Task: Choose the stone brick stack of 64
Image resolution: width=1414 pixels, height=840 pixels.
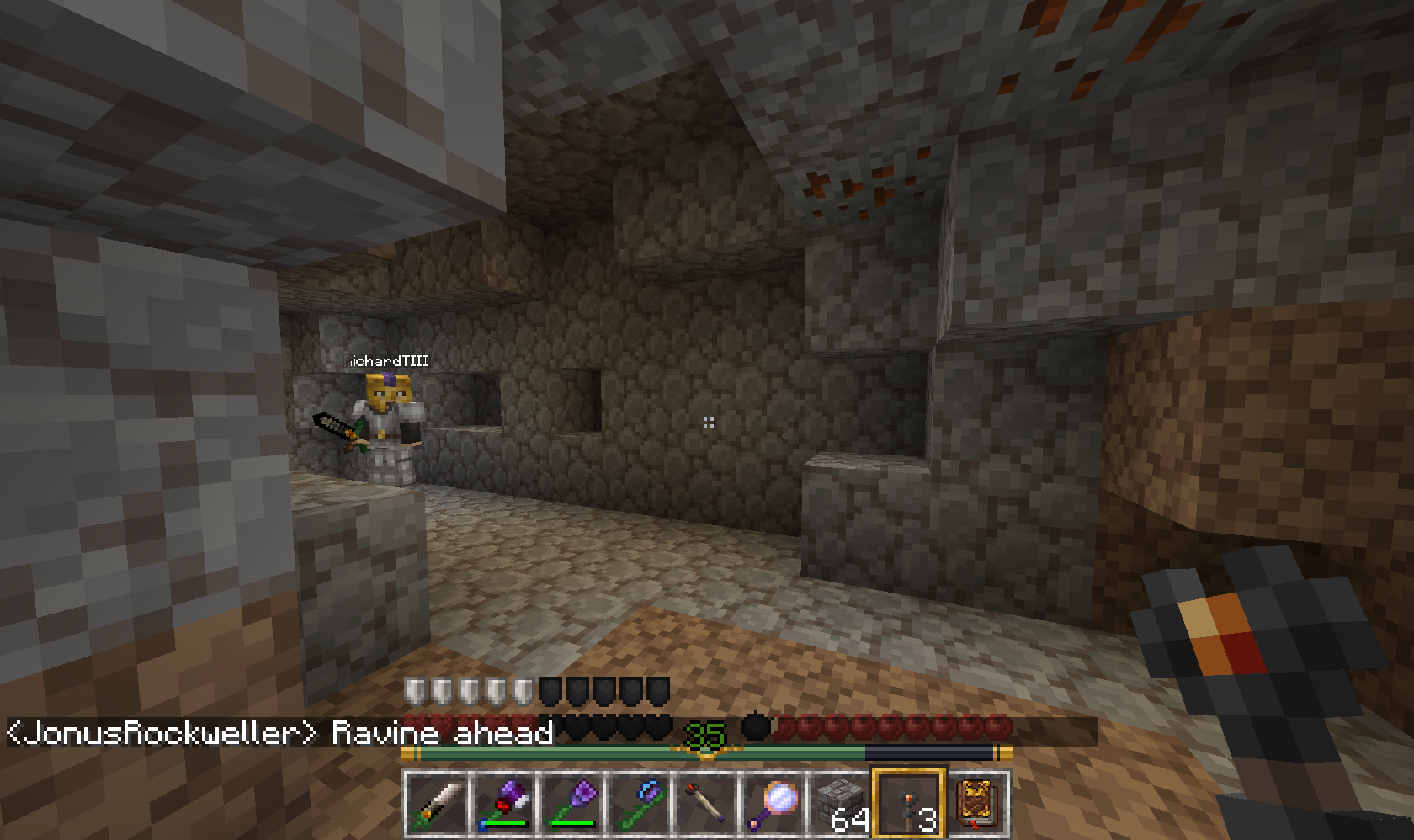Action: [840, 805]
